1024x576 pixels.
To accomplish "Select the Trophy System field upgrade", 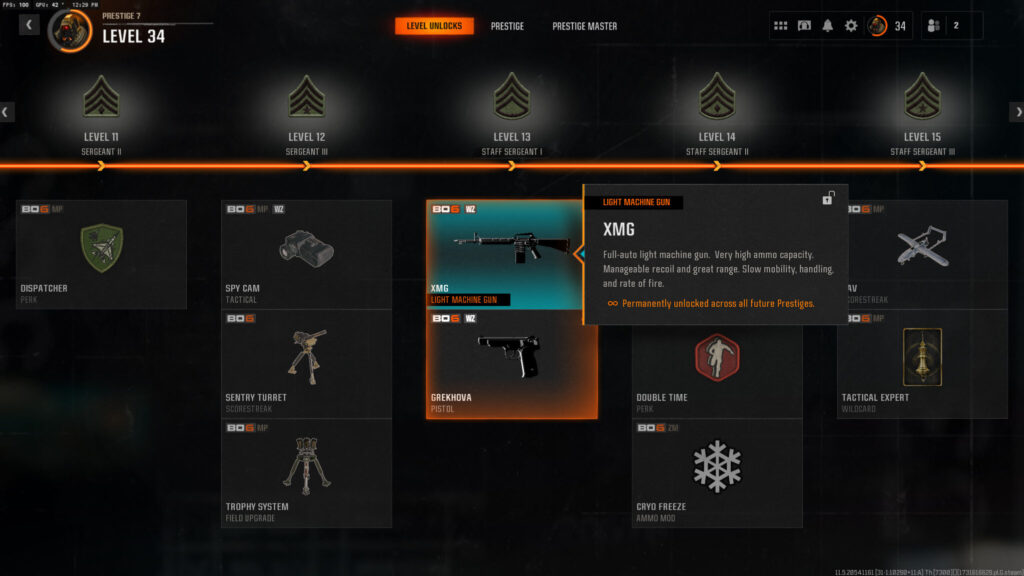I will click(307, 472).
